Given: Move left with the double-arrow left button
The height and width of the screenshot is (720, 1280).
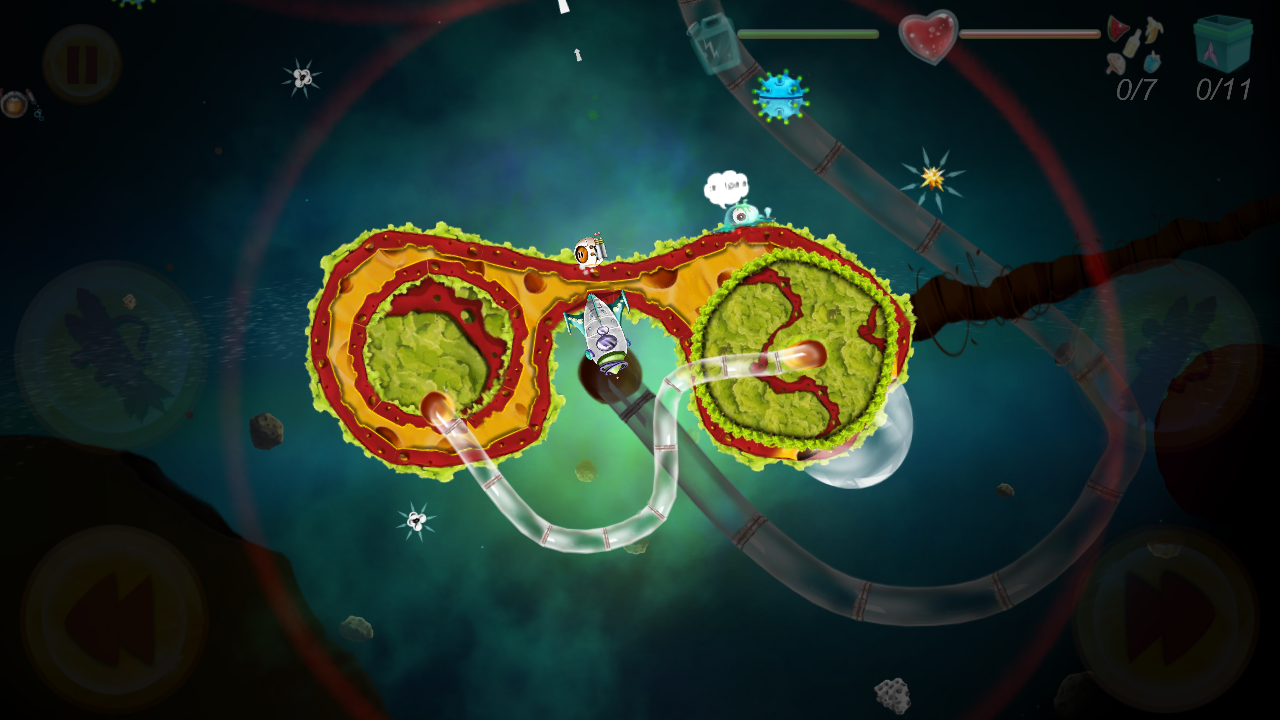Looking at the screenshot, I should pos(113,619).
